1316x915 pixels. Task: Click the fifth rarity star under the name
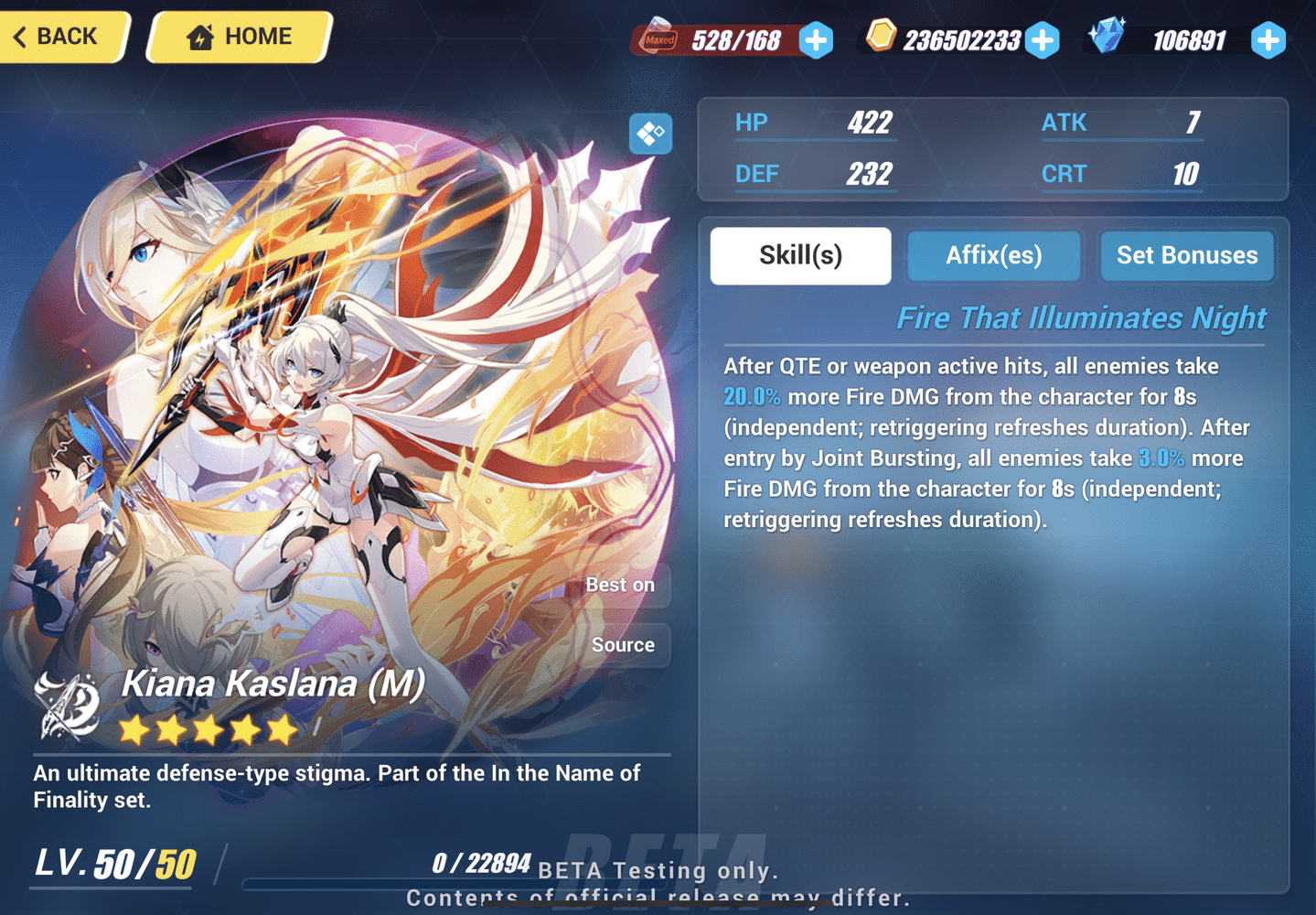tap(280, 729)
